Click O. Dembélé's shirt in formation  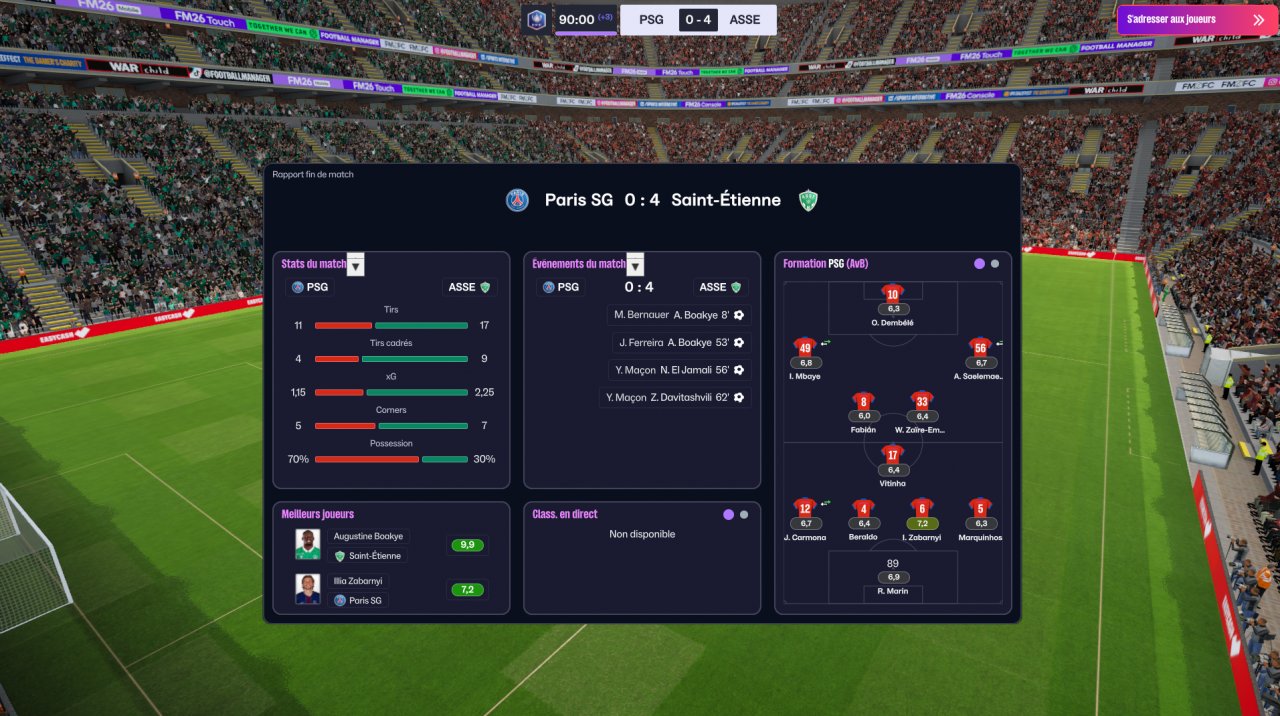coord(893,293)
